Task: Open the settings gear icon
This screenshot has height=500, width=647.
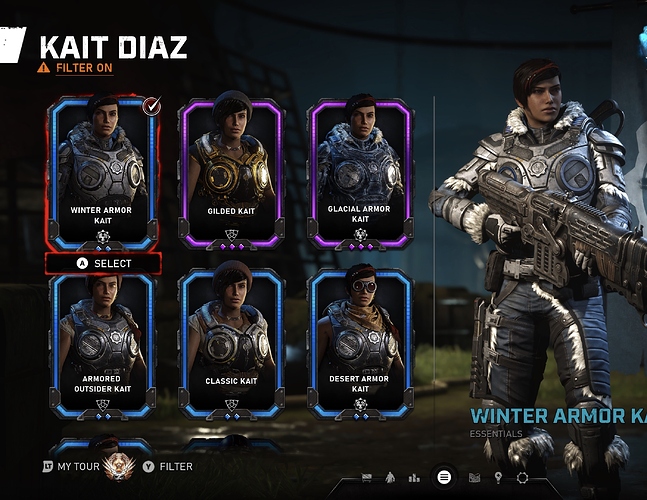Action: tap(522, 478)
